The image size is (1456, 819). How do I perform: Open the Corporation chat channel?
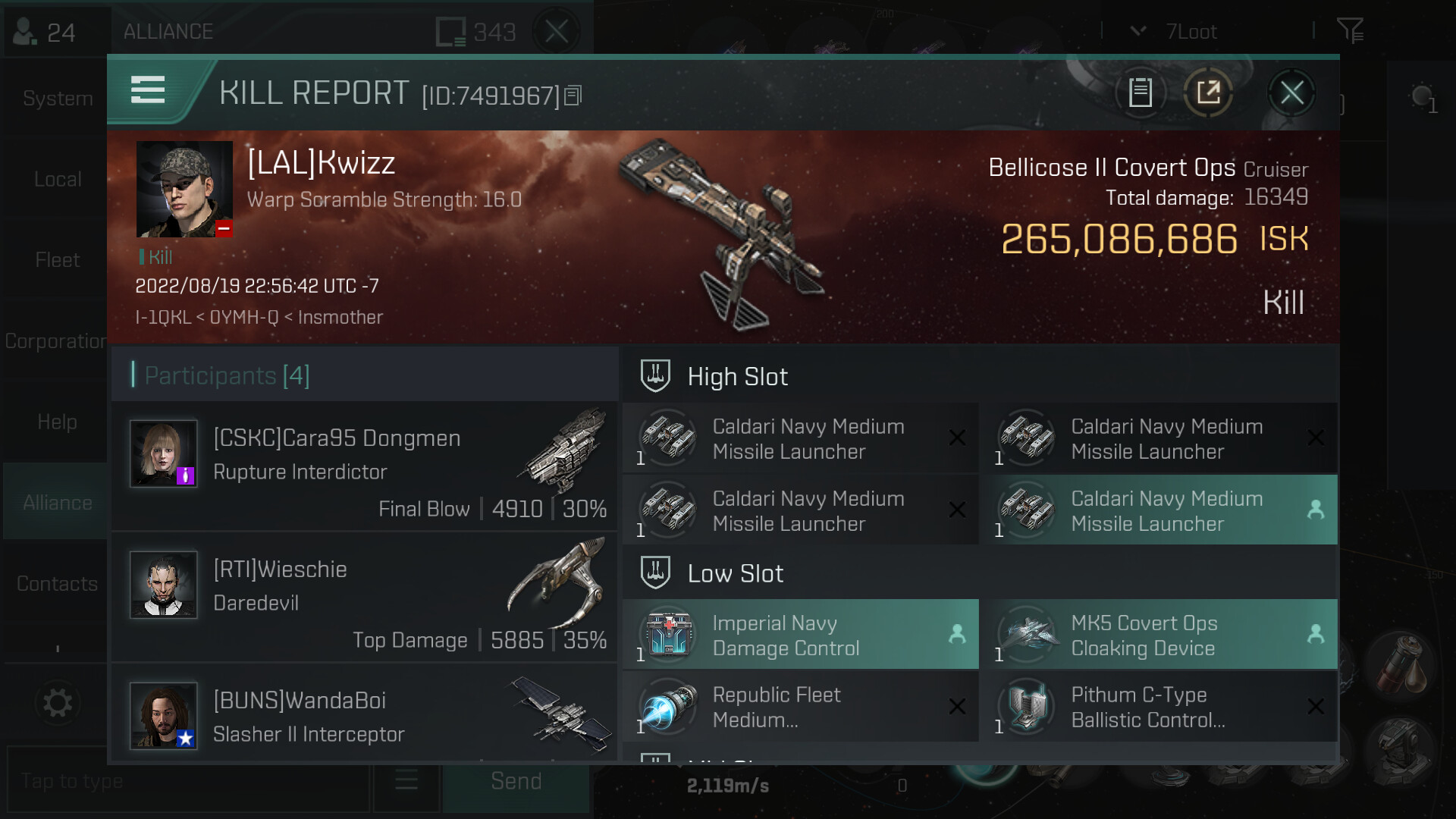click(x=55, y=341)
